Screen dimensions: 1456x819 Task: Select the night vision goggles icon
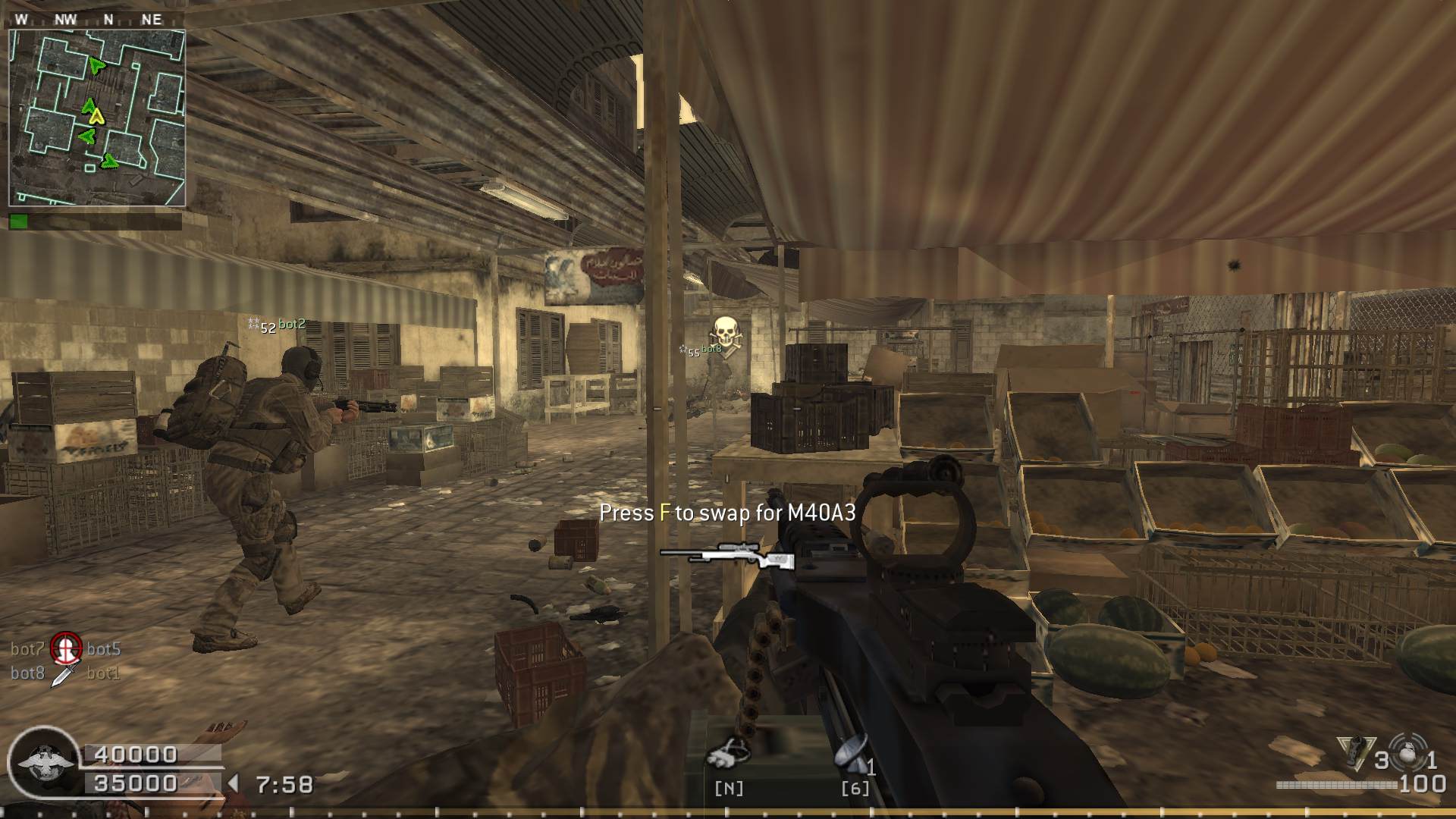pyautogui.click(x=729, y=752)
